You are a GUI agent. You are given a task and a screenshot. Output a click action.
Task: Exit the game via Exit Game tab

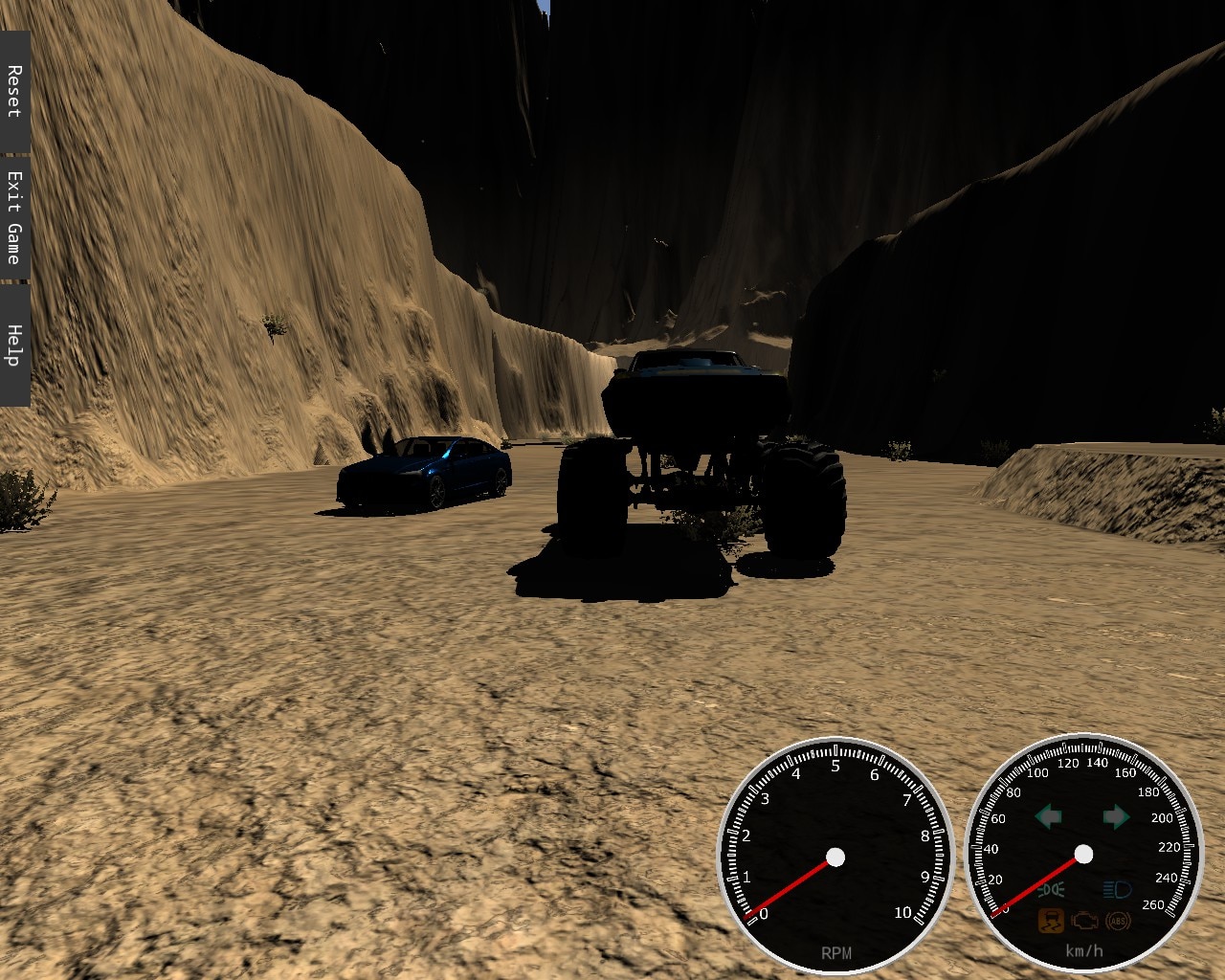tap(14, 217)
